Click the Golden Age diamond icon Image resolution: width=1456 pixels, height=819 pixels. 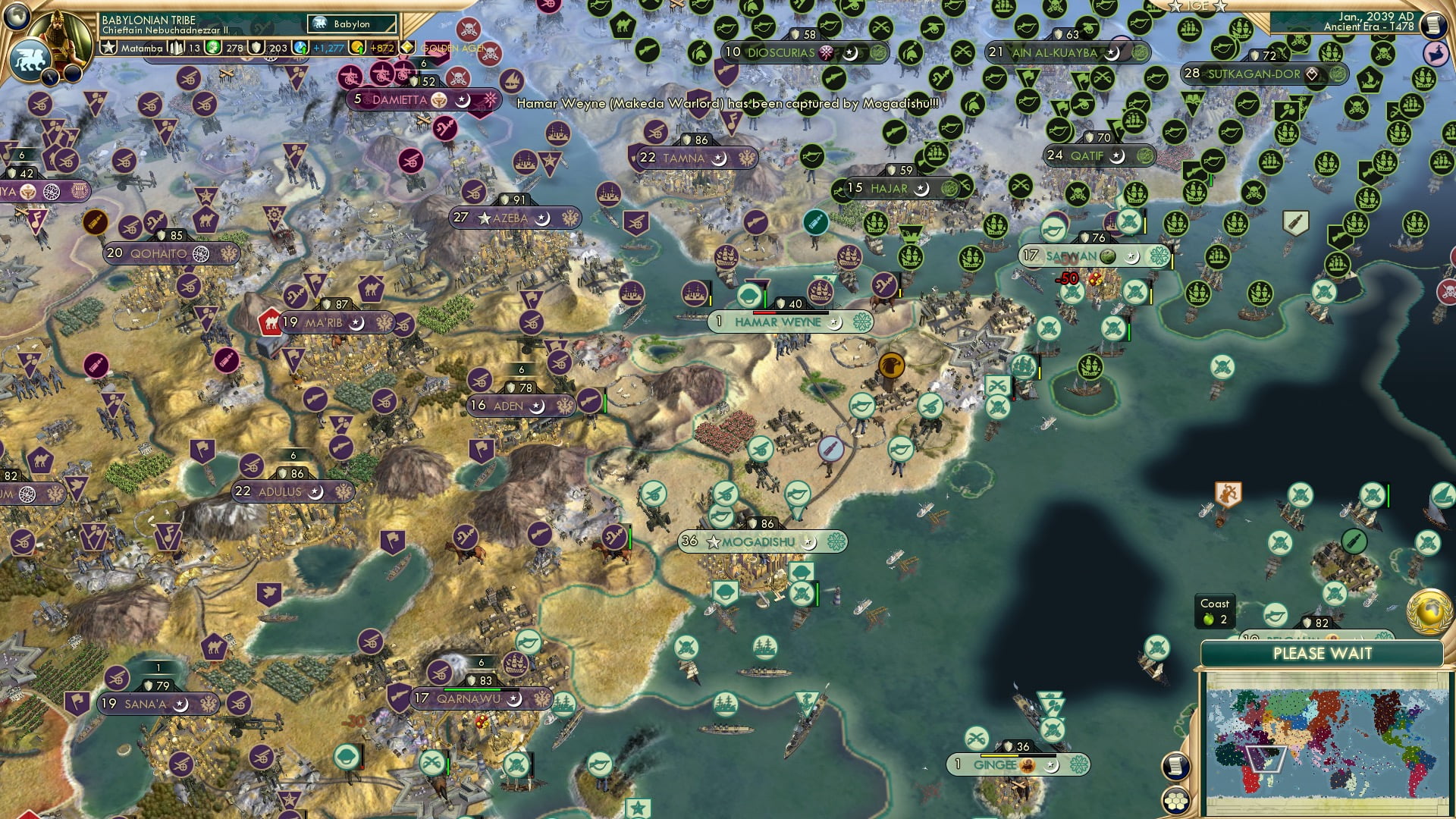coord(408,47)
